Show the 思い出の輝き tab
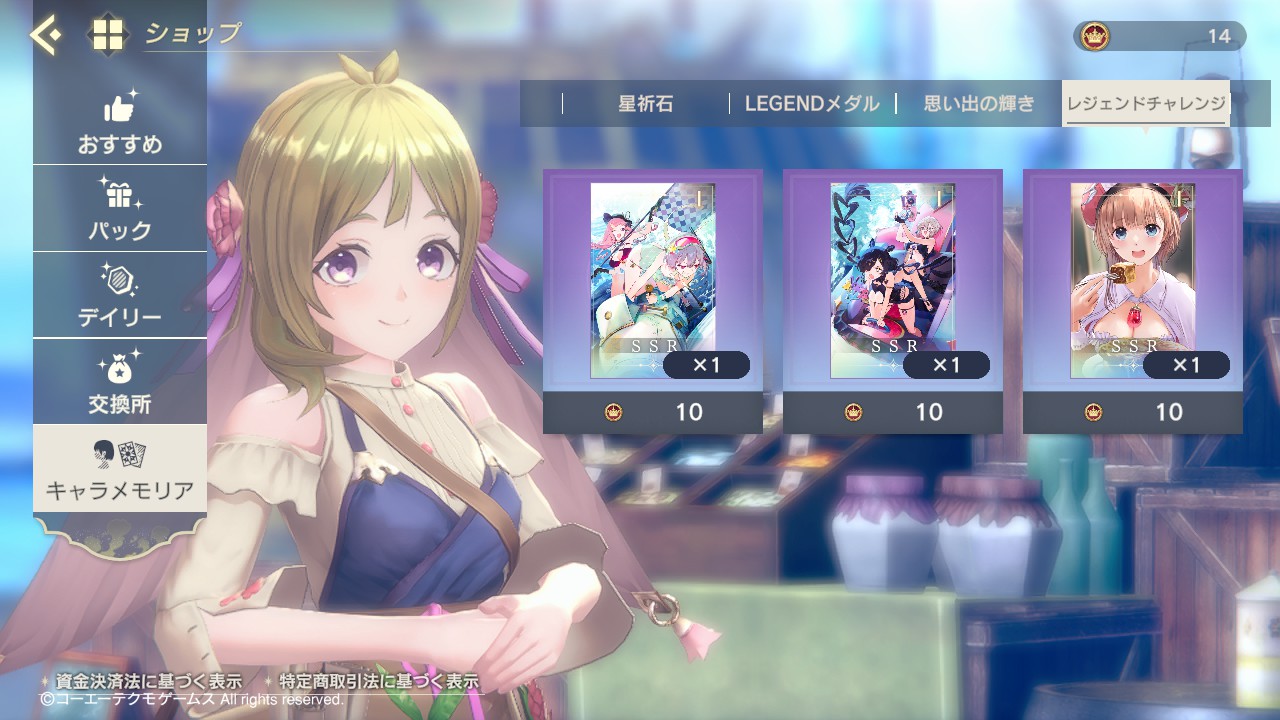Image resolution: width=1280 pixels, height=720 pixels. 978,104
